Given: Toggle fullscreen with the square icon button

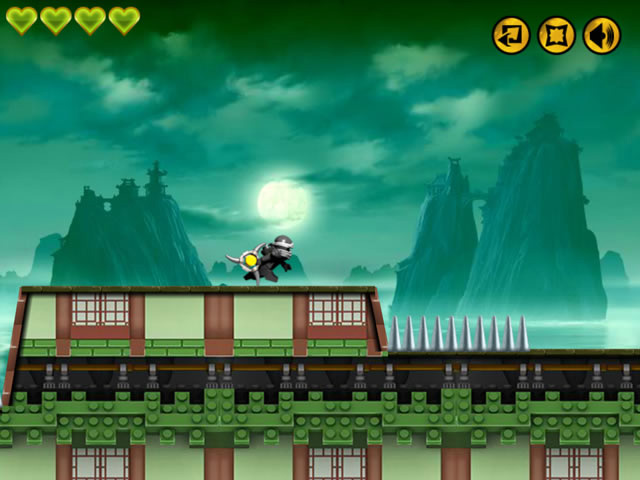Looking at the screenshot, I should click(557, 35).
